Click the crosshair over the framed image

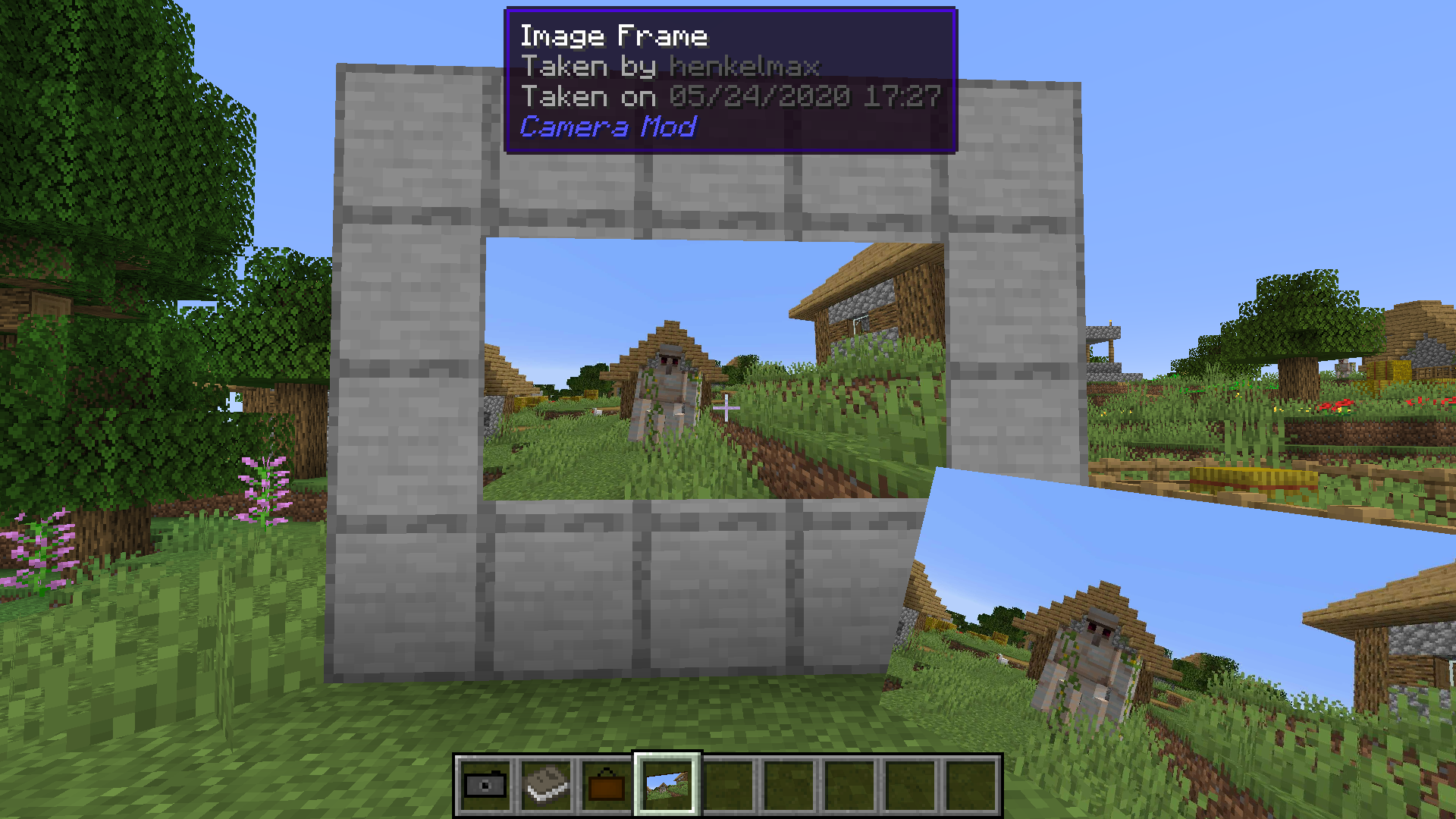pyautogui.click(x=726, y=409)
